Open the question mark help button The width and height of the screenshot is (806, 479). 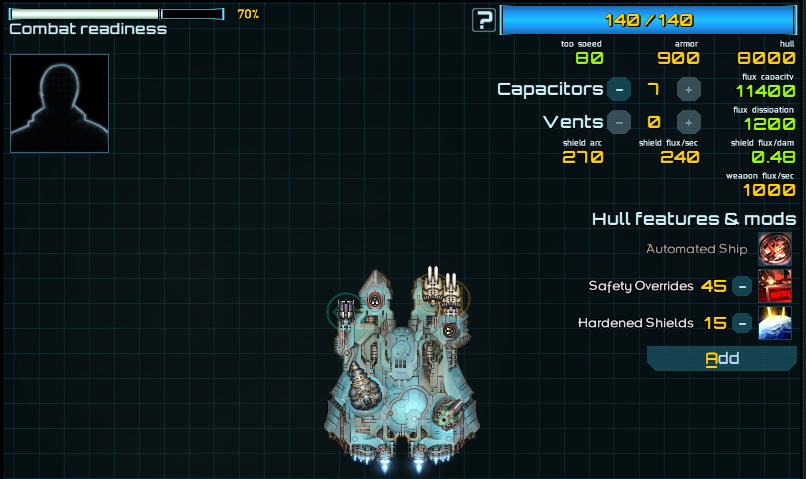[485, 19]
